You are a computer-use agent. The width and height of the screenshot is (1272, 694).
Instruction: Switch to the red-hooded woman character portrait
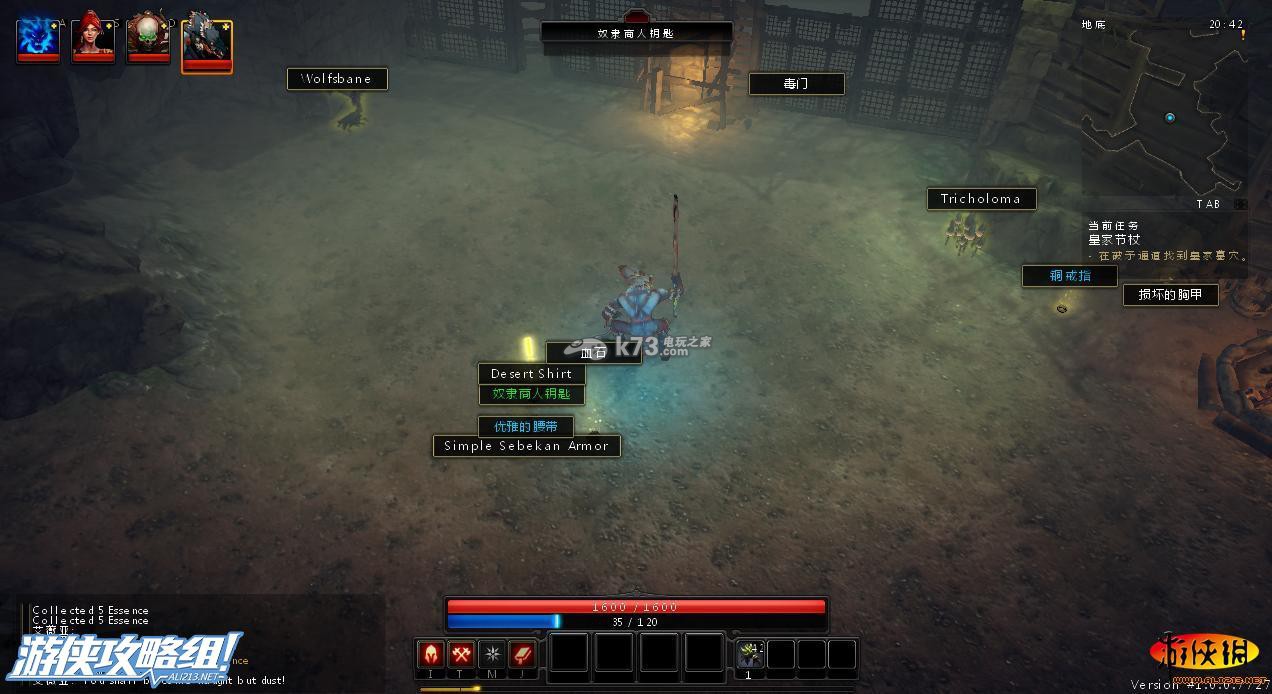pos(93,39)
